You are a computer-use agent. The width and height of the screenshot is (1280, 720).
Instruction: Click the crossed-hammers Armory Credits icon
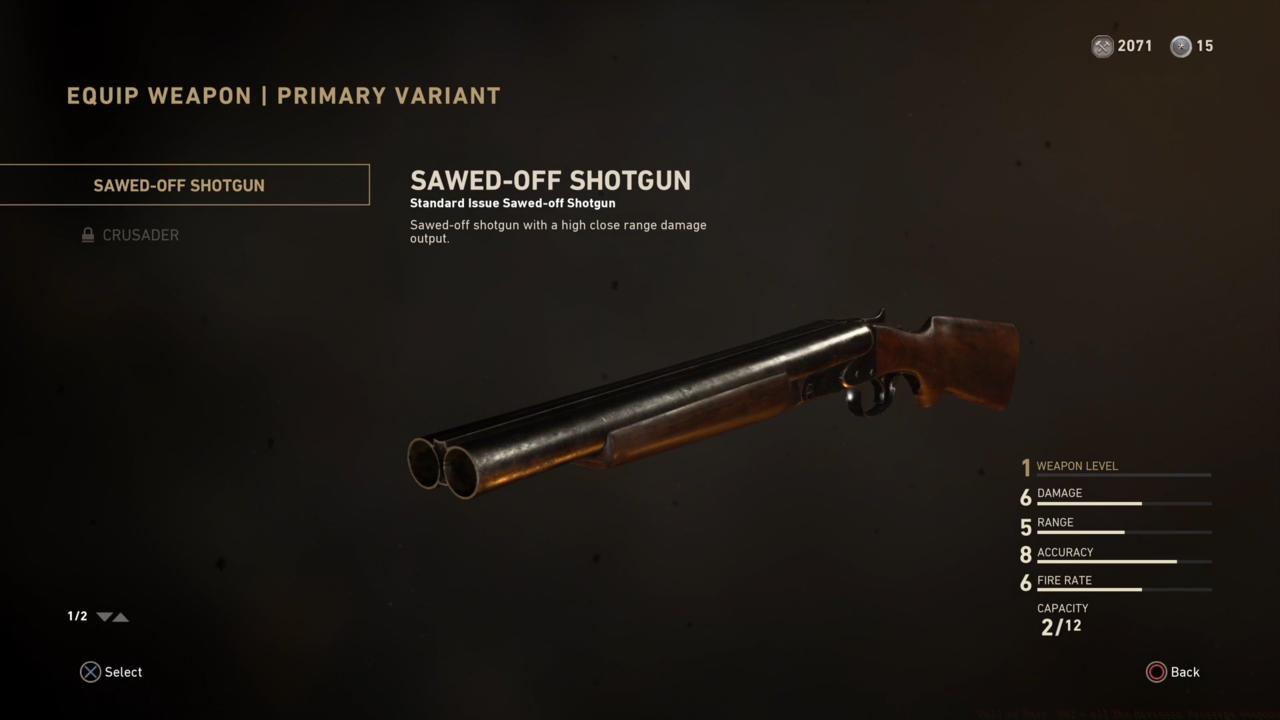click(x=1103, y=46)
